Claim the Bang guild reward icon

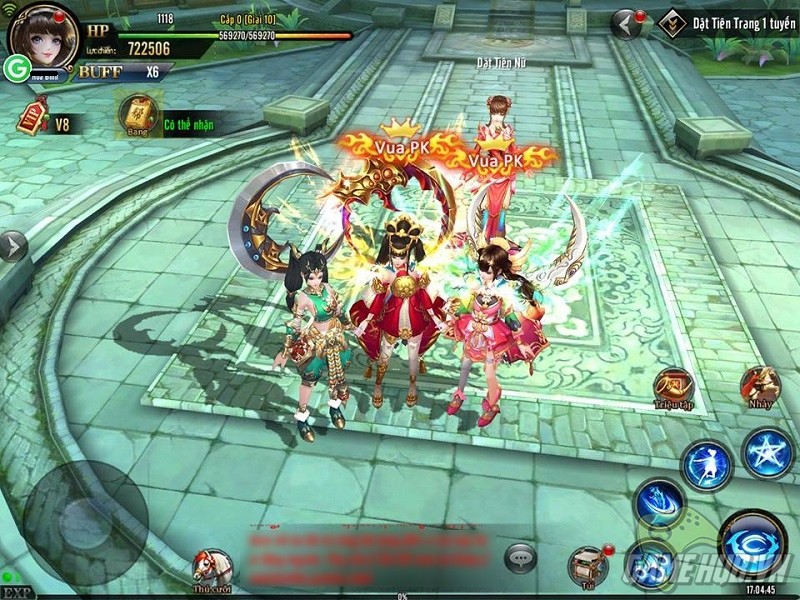point(137,116)
